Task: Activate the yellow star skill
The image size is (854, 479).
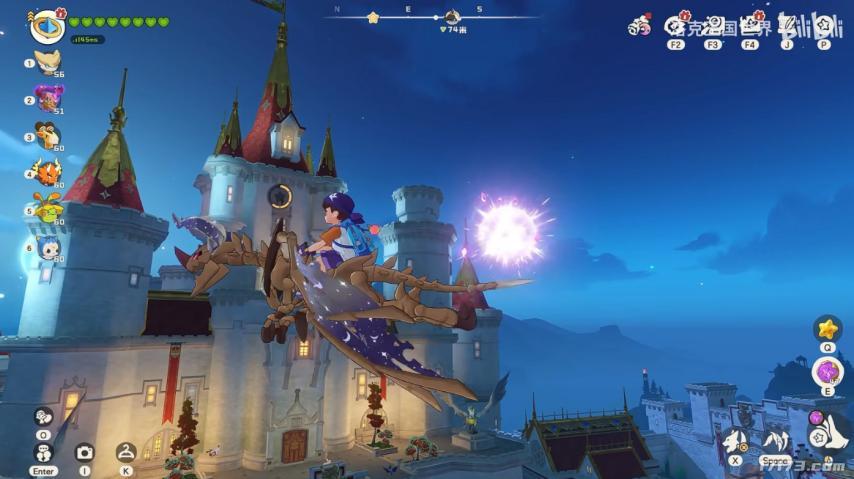Action: [x=827, y=328]
